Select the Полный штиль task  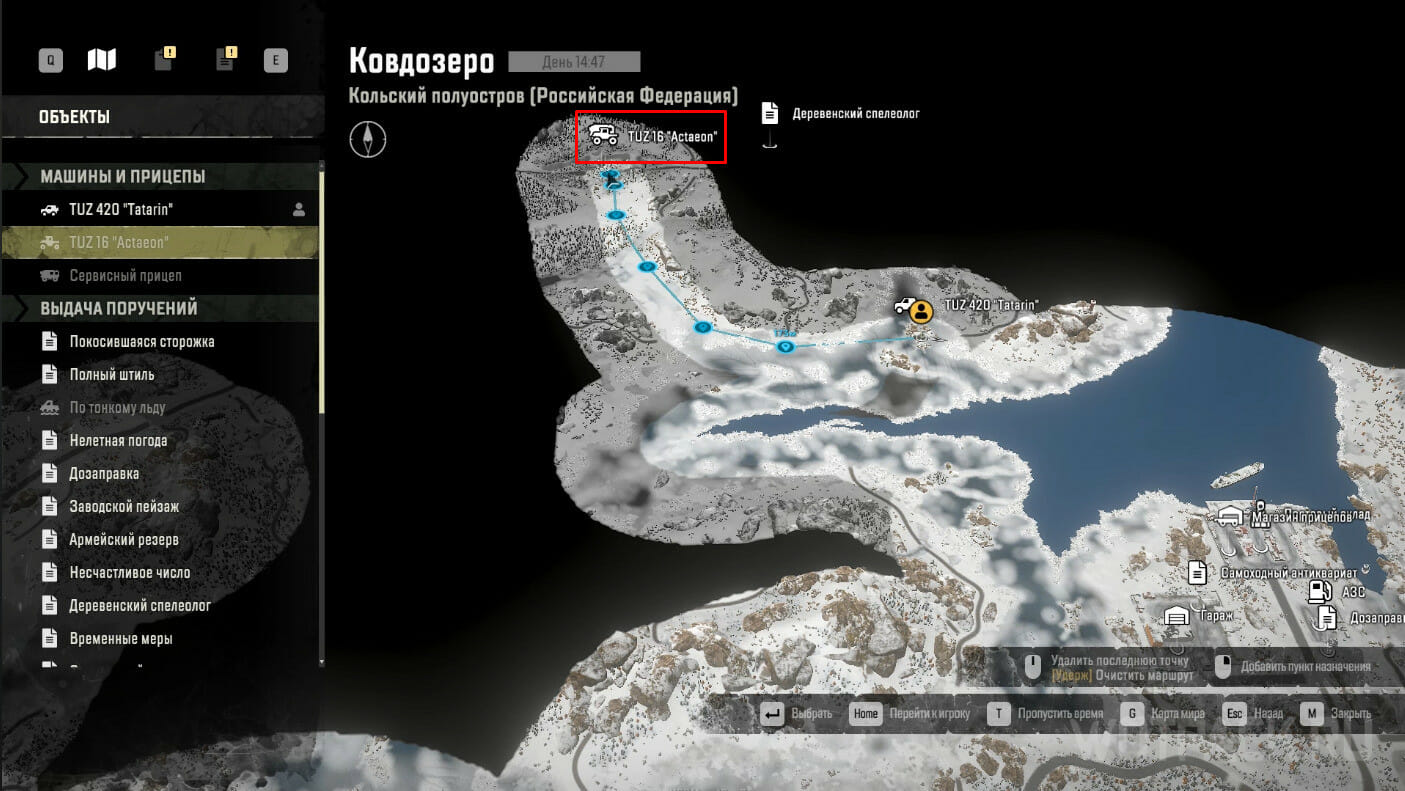(111, 374)
